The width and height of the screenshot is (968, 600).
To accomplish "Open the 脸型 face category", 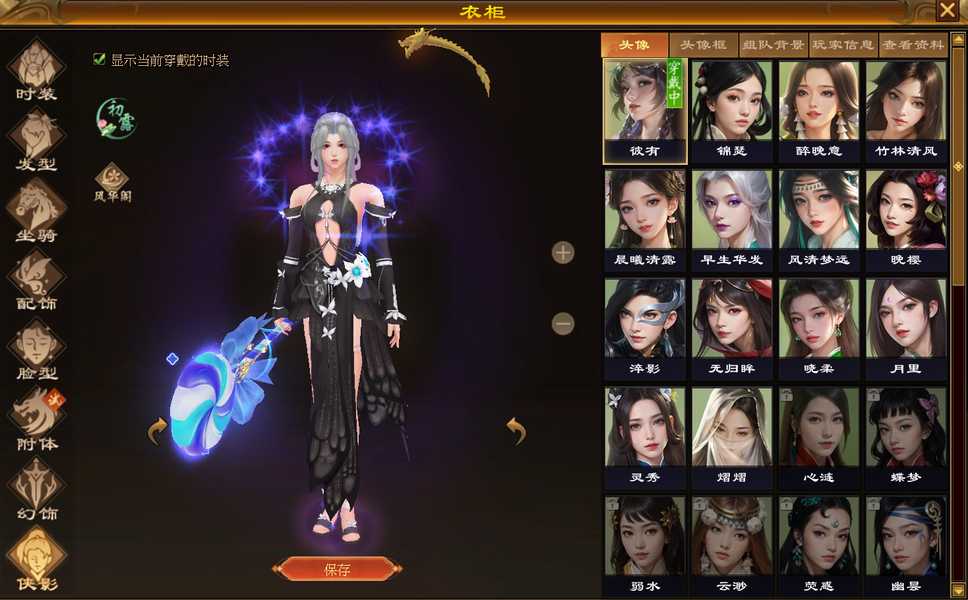I will pos(37,352).
